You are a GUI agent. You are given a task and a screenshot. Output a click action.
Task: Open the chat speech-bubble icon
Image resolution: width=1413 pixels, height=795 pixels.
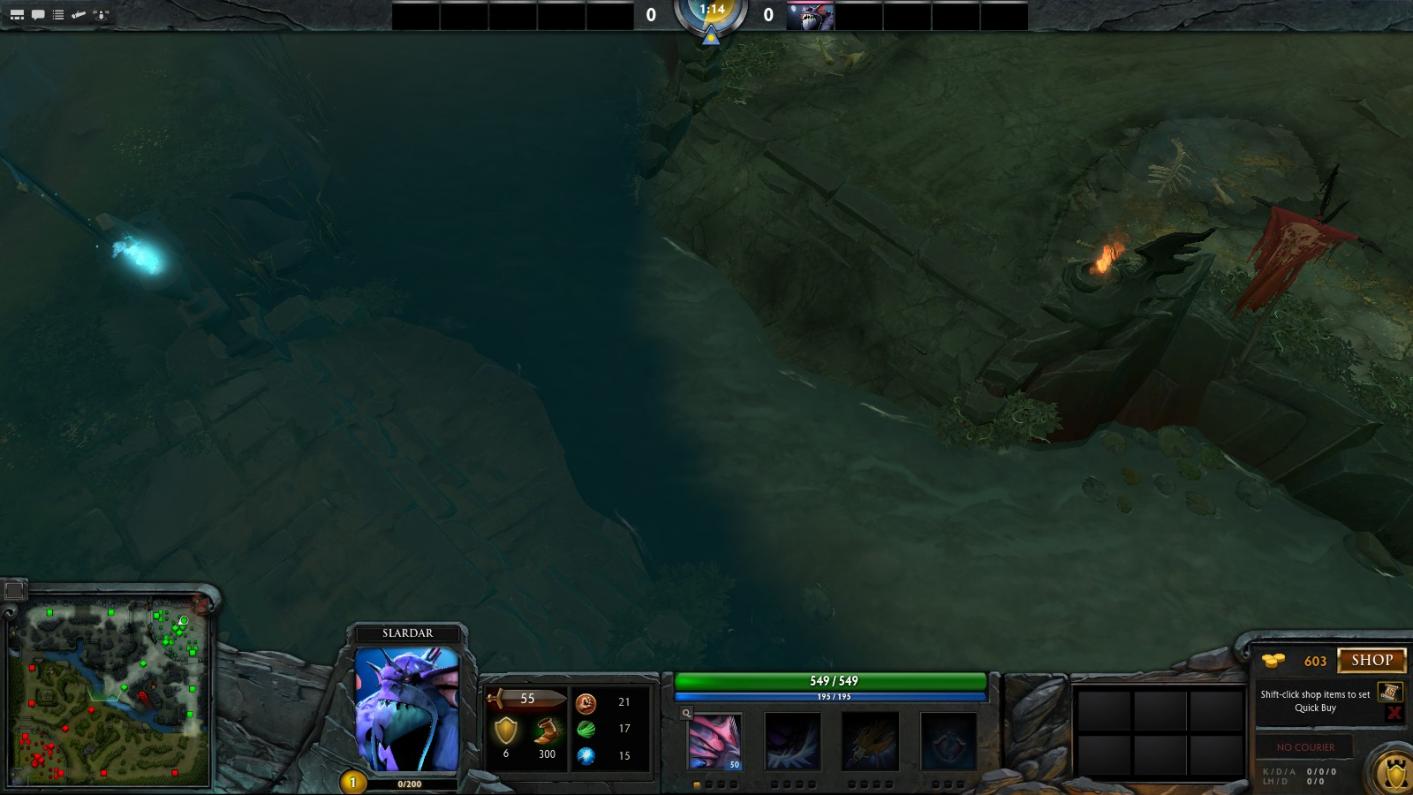[x=38, y=14]
